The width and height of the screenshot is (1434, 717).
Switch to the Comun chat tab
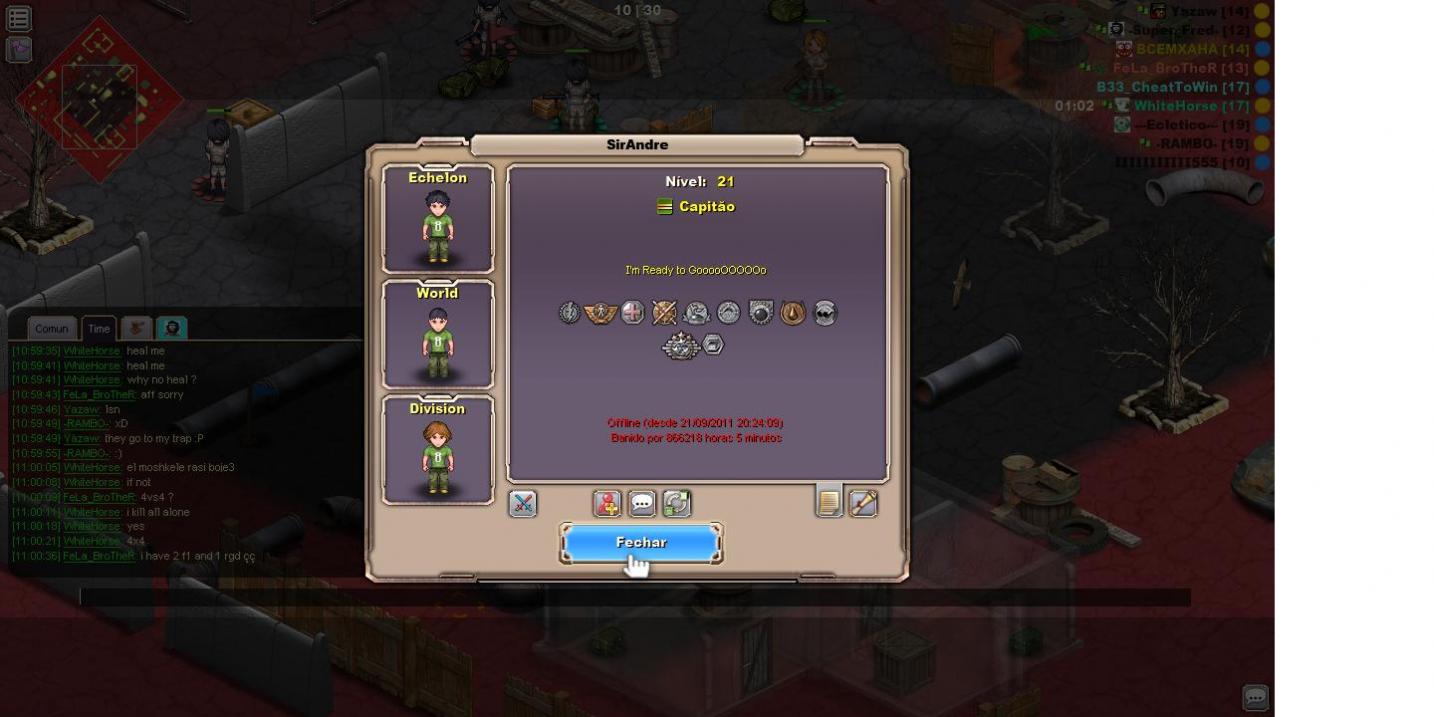click(52, 328)
